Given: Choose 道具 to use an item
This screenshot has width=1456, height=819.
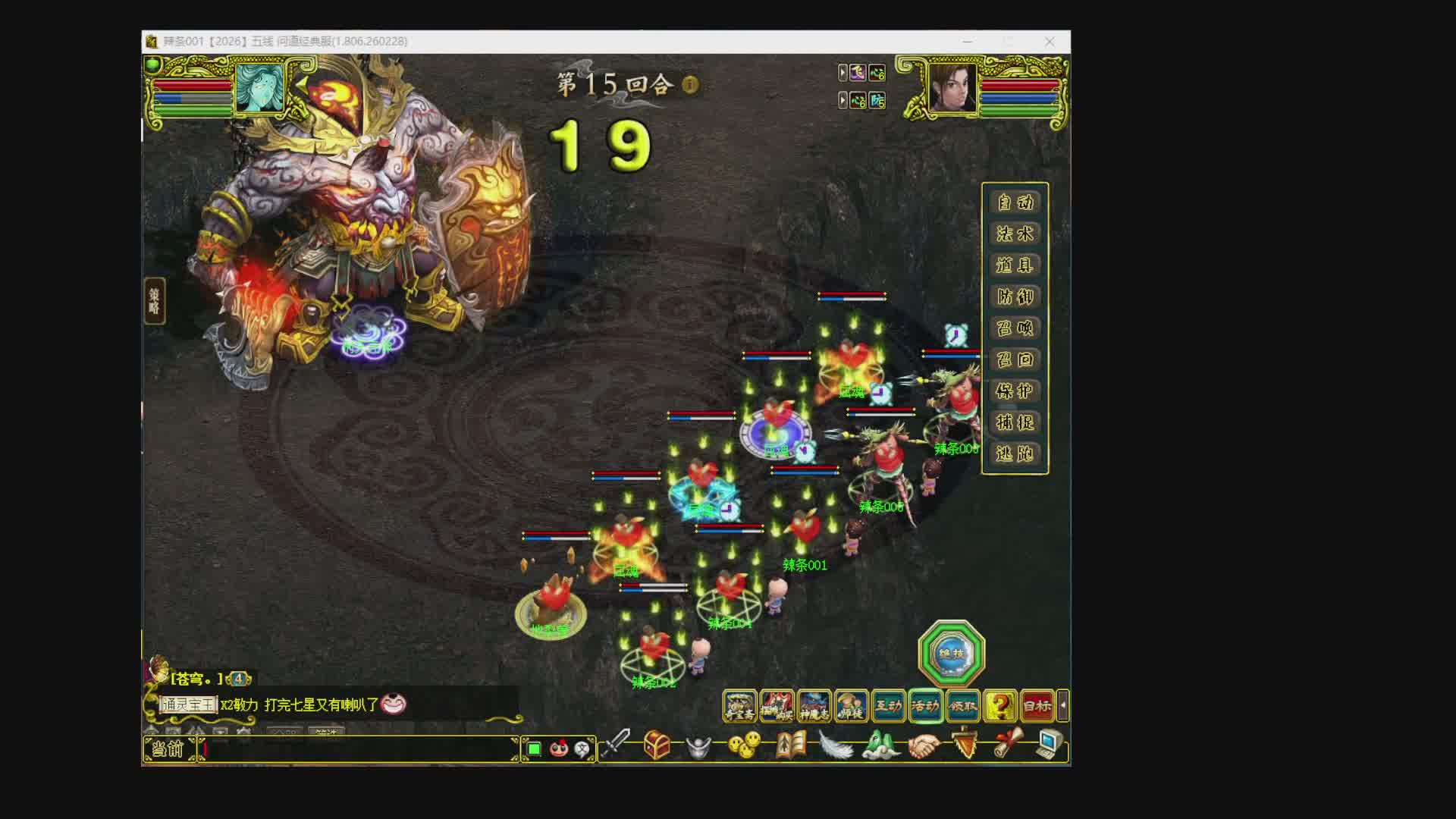Looking at the screenshot, I should click(x=1015, y=265).
